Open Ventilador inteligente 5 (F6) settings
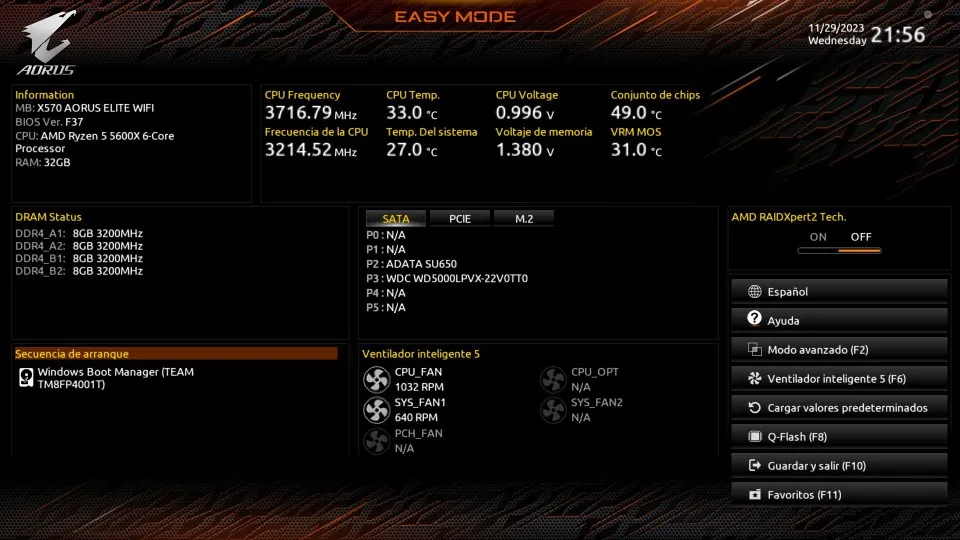Image resolution: width=960 pixels, height=540 pixels. pyautogui.click(x=838, y=379)
